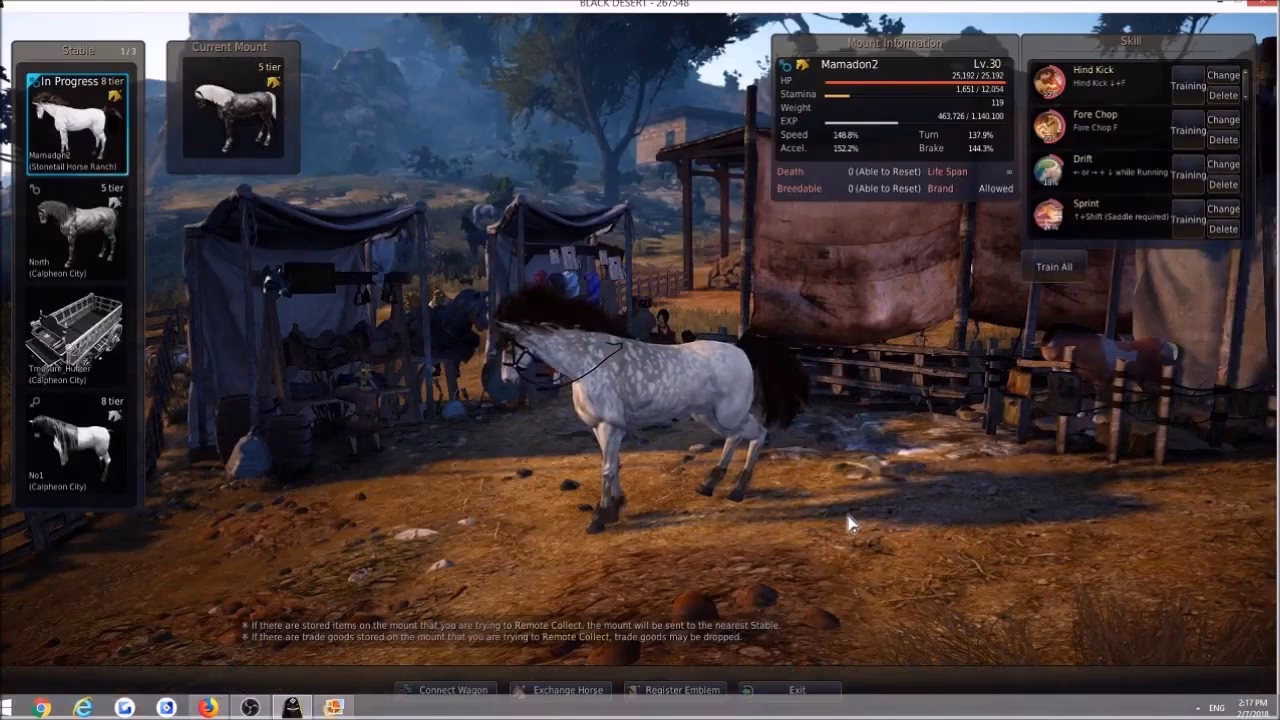Select the North horse thumbnail in the Stable list

[75, 228]
